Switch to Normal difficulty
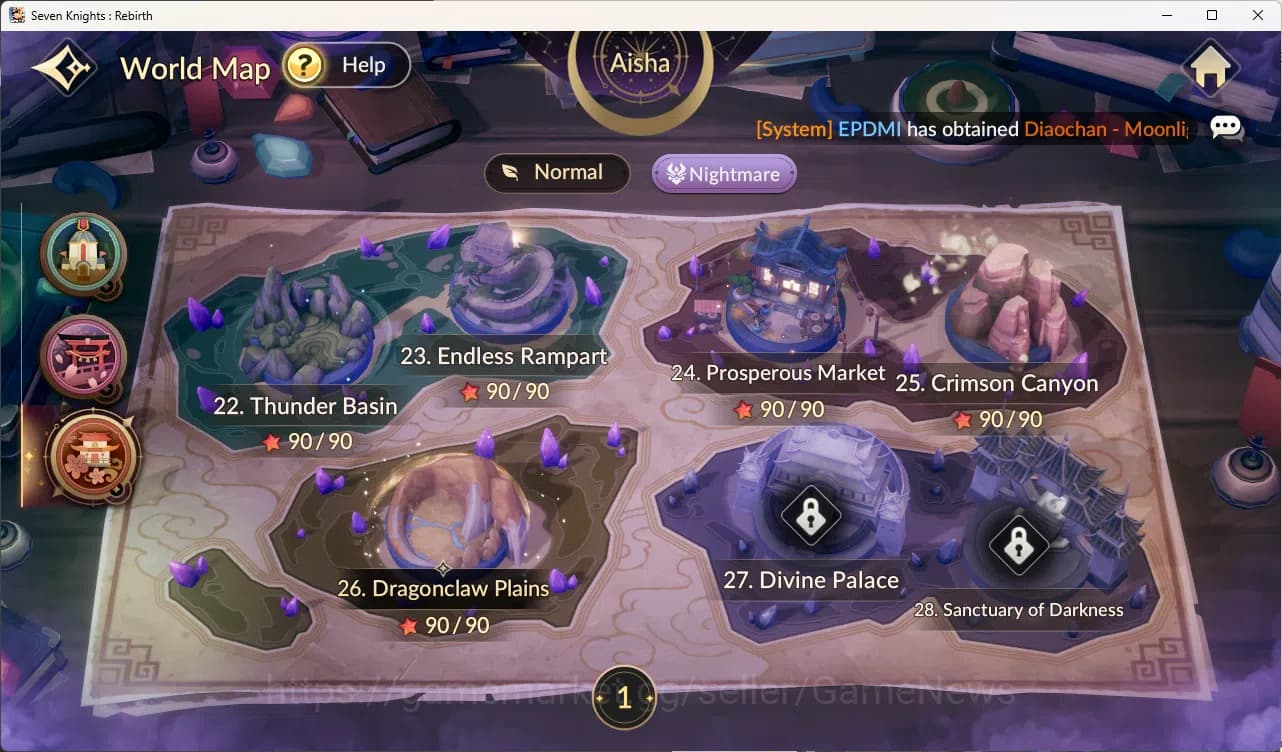Screen dimensions: 1282x752 pos(557,172)
